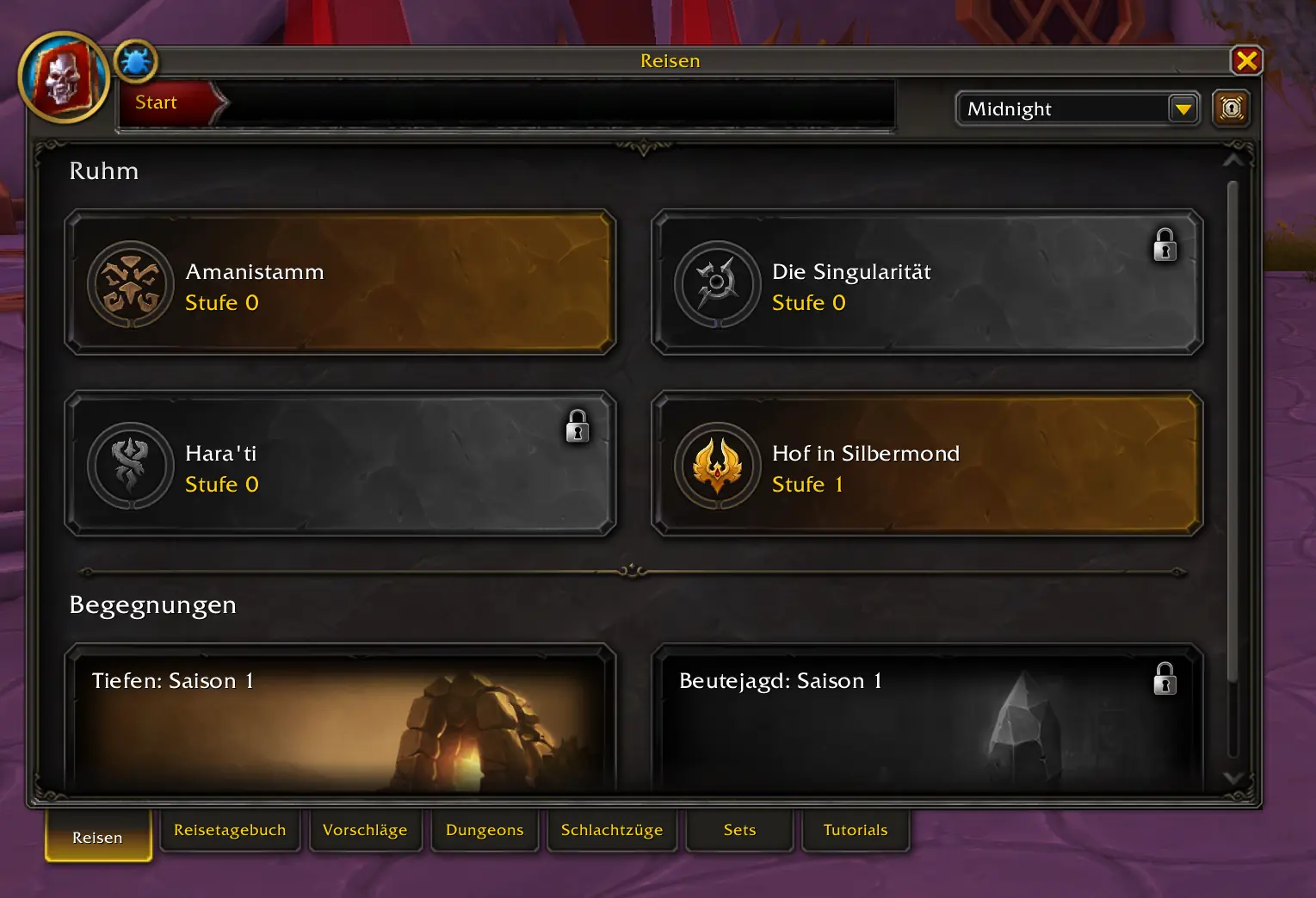This screenshot has height=898, width=1316.
Task: Click the lock on Hara'ti card
Action: tap(577, 426)
